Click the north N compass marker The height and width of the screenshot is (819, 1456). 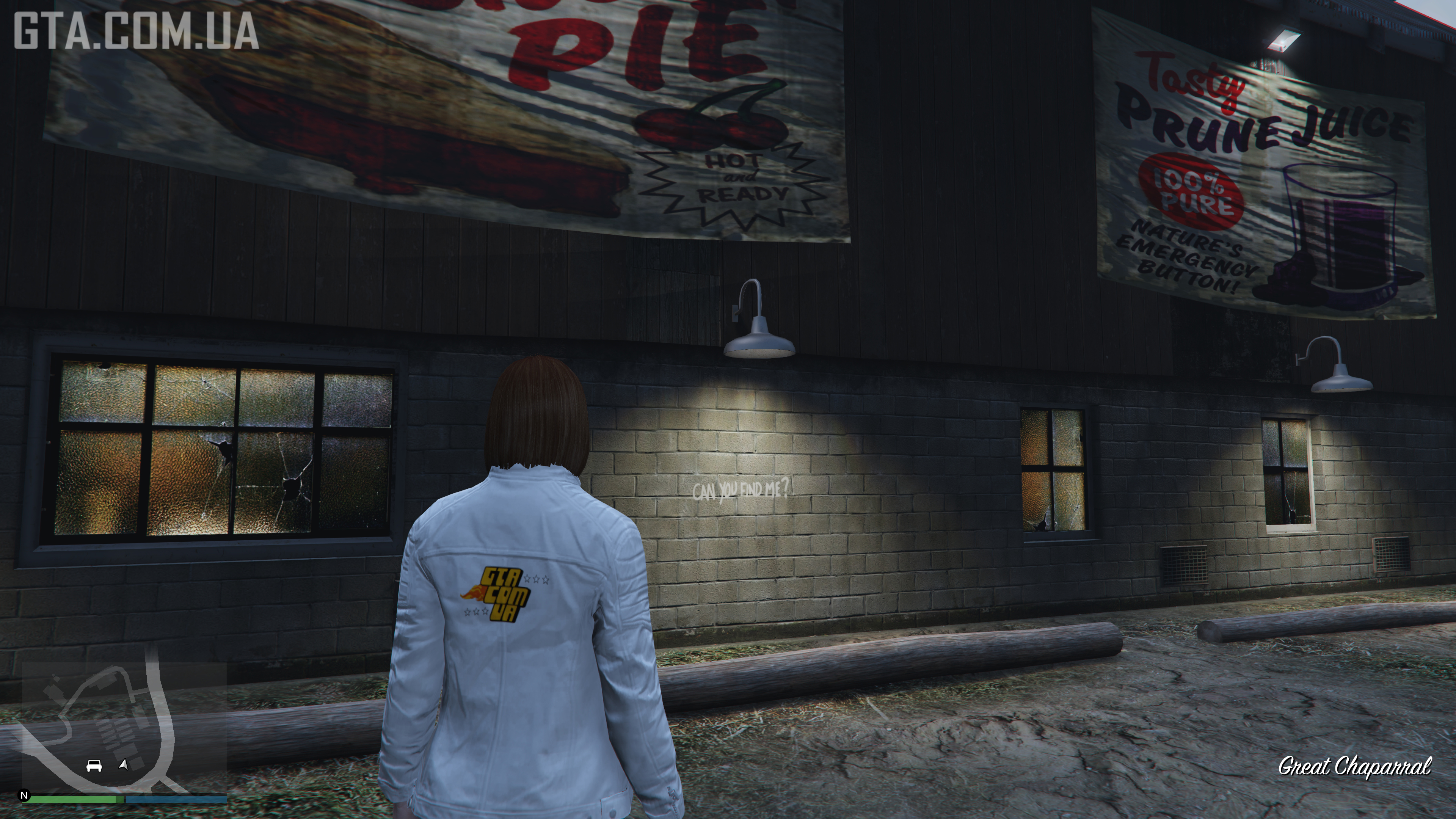click(x=24, y=795)
